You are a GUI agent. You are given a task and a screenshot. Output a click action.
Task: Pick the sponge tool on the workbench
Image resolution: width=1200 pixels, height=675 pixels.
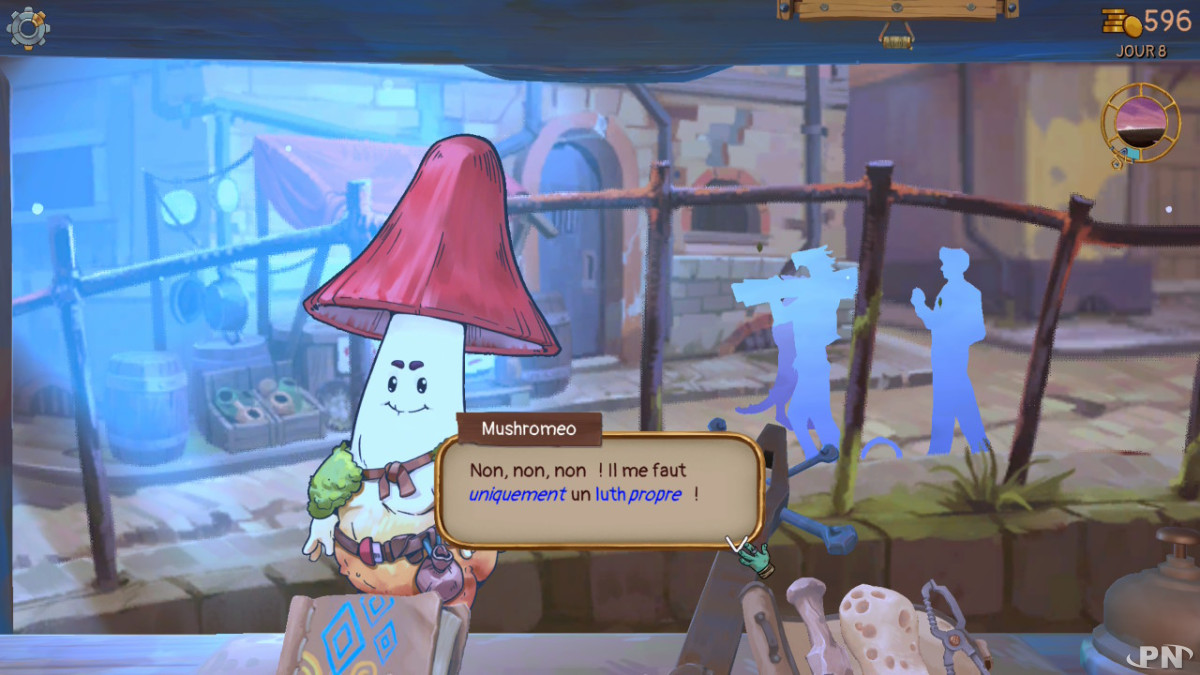point(878,623)
